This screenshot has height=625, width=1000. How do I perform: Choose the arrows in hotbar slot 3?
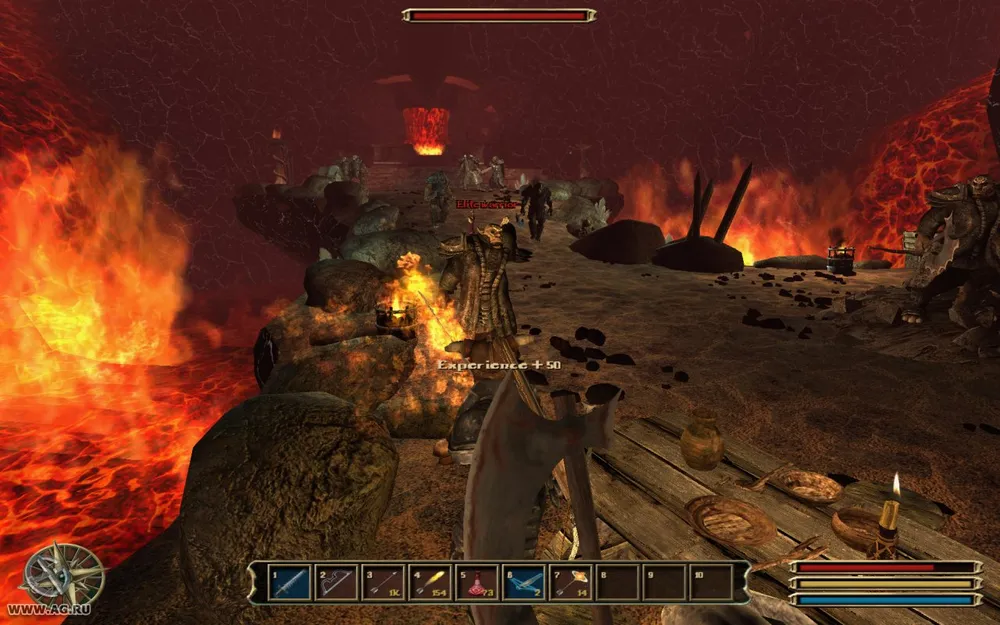pyautogui.click(x=383, y=582)
